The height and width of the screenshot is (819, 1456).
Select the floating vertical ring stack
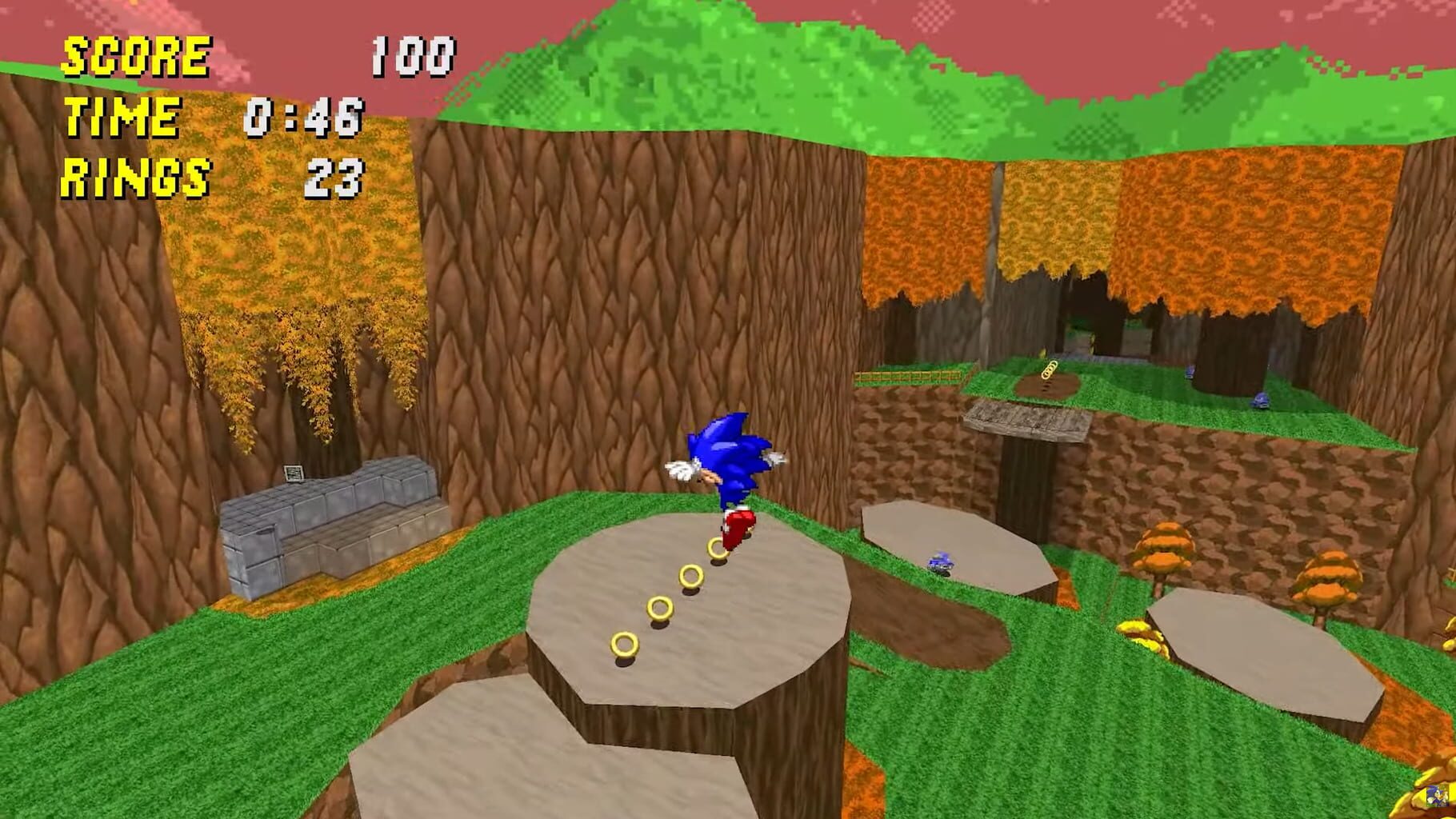(1048, 370)
